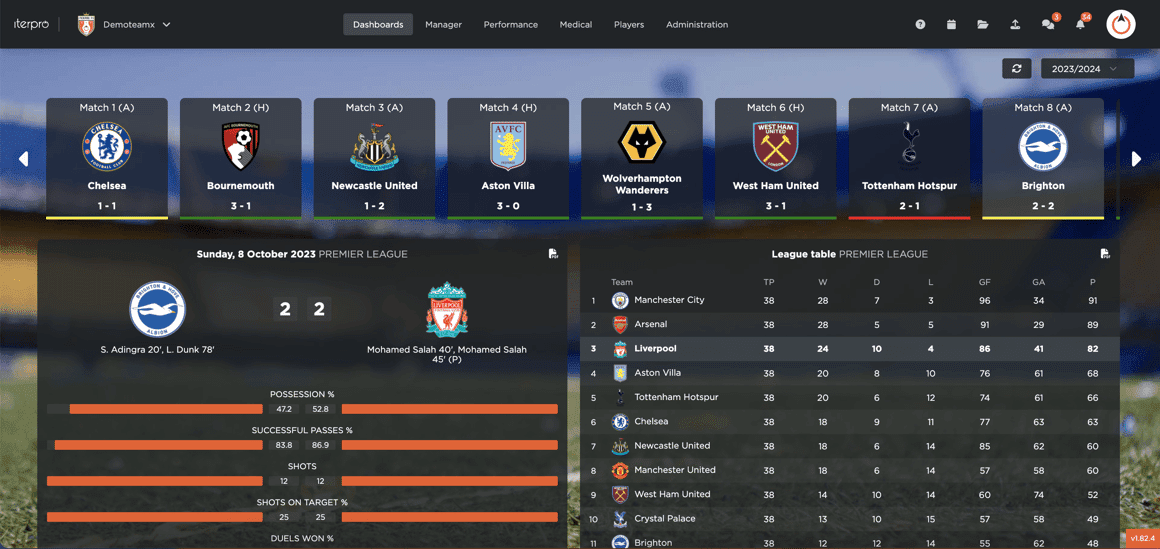The width and height of the screenshot is (1160, 549).
Task: Select the Match 1 Chelsea card
Action: [107, 158]
